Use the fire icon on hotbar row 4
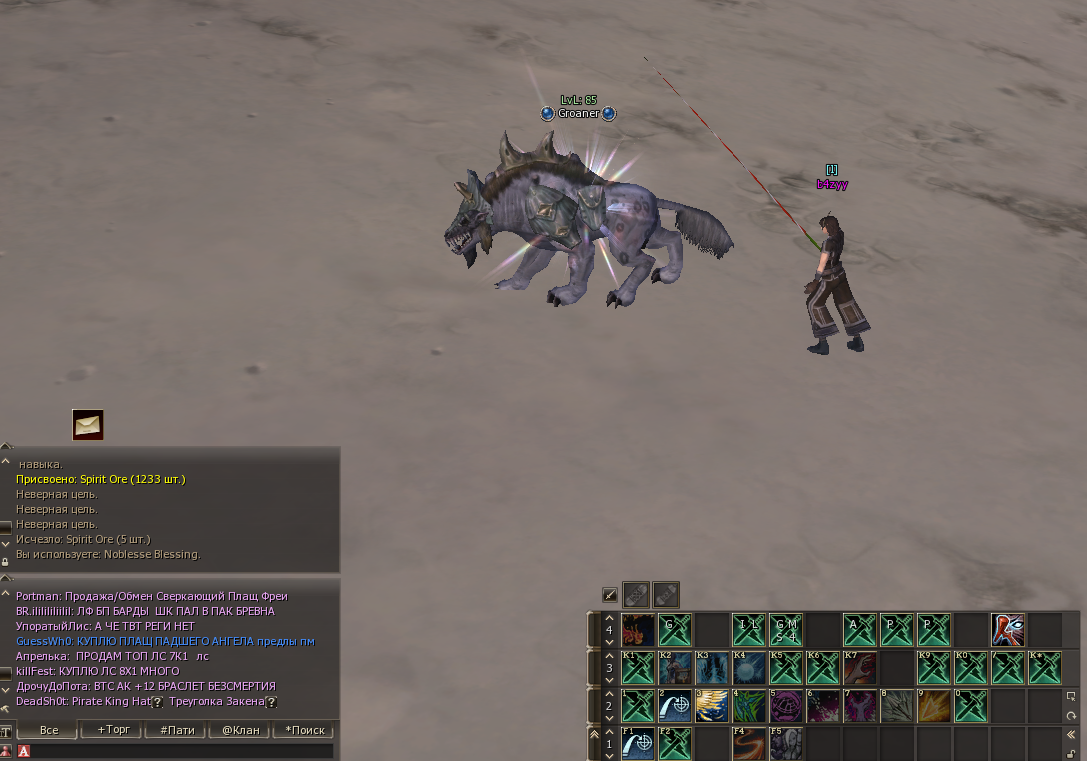Viewport: 1087px width, 761px height. 638,630
